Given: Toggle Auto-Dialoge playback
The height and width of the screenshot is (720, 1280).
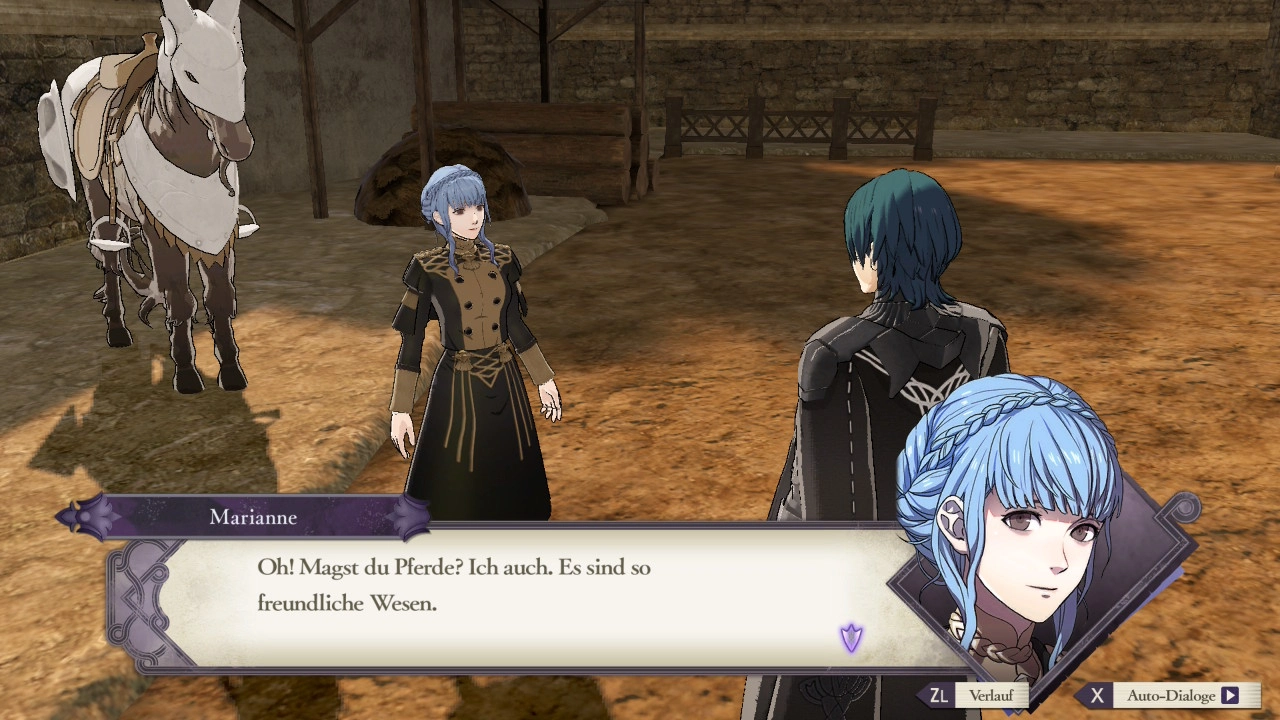Looking at the screenshot, I should point(1170,695).
